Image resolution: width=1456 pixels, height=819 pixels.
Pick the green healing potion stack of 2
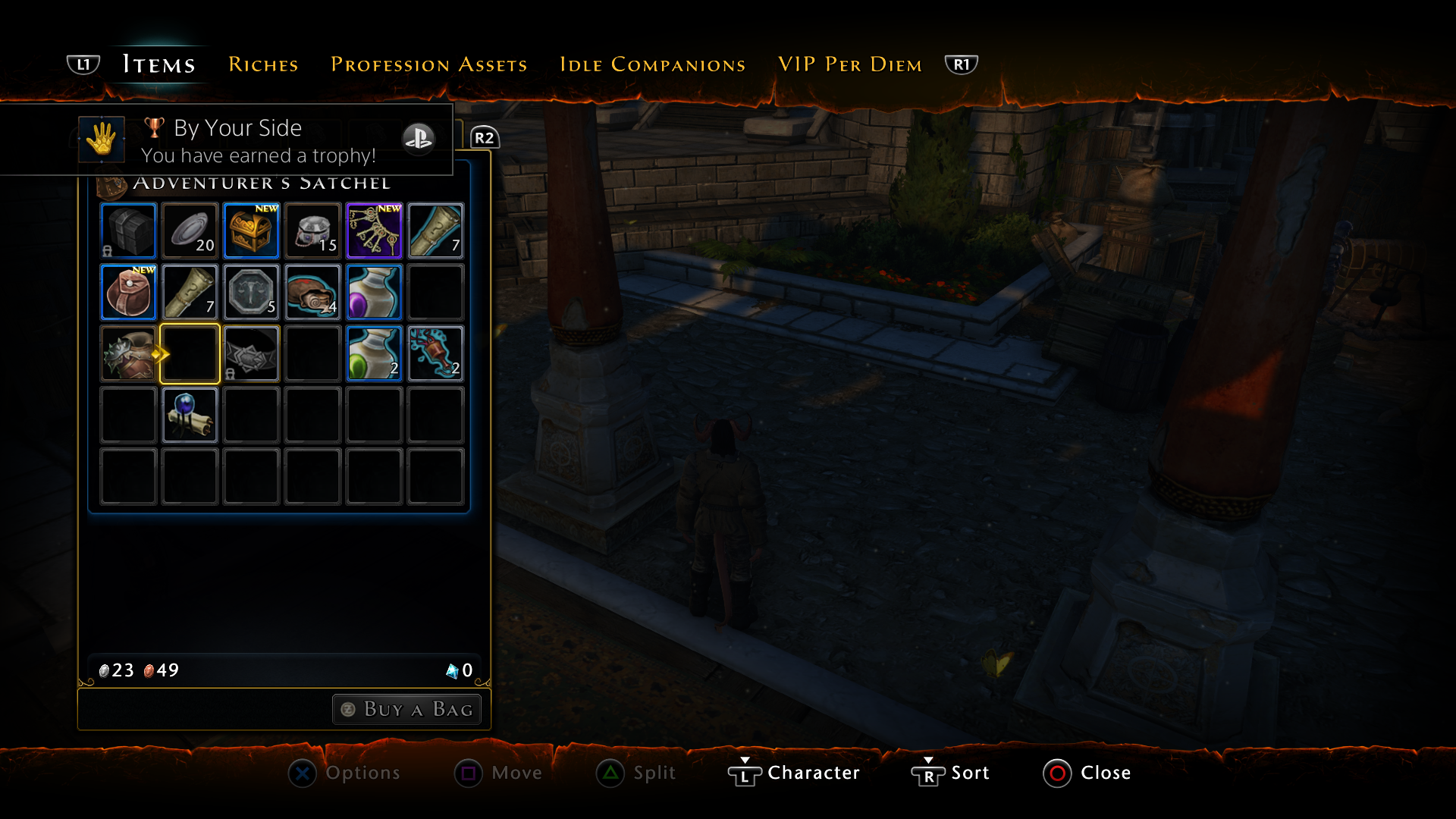374,353
